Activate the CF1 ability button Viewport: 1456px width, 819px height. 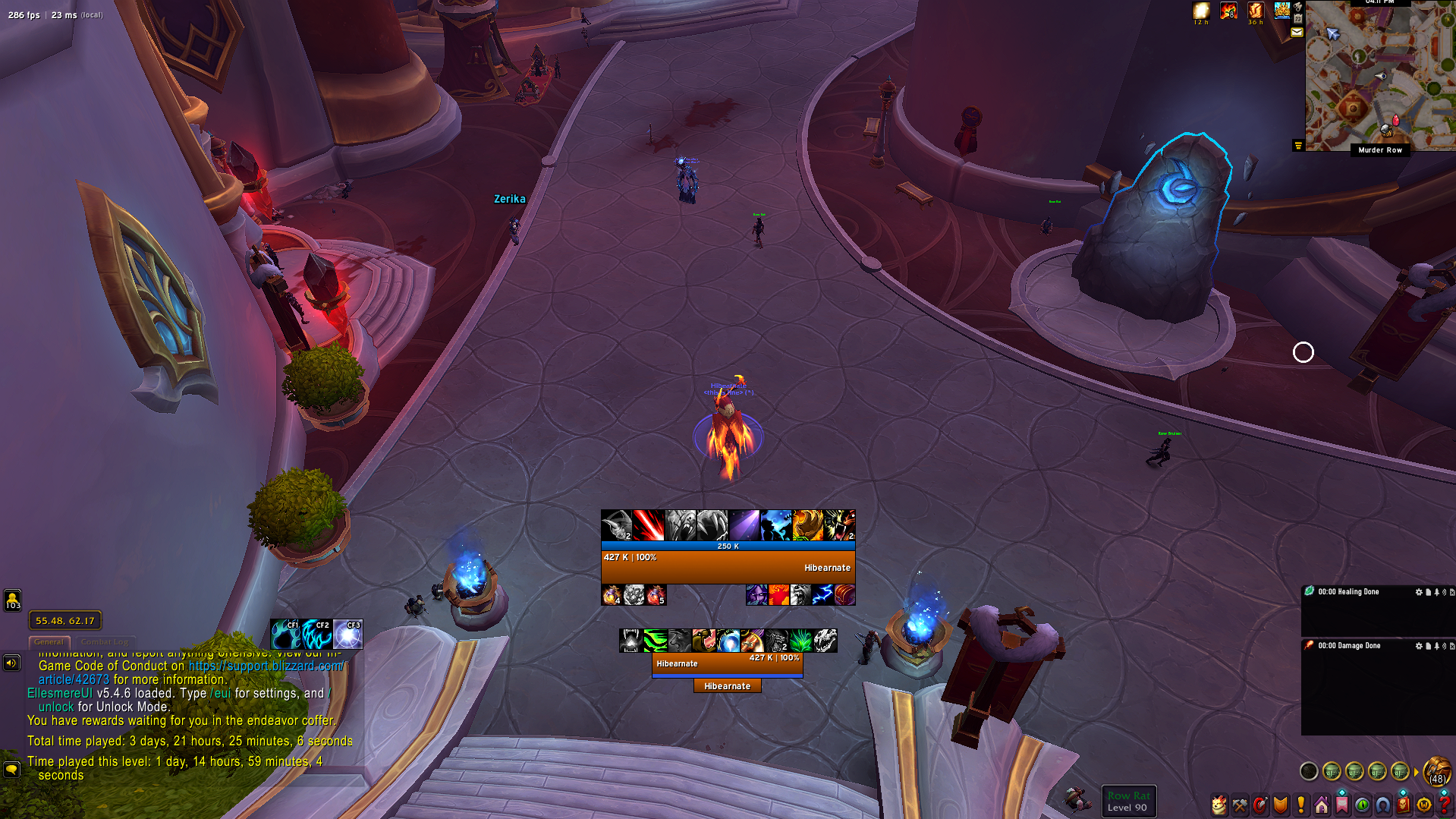coord(285,635)
